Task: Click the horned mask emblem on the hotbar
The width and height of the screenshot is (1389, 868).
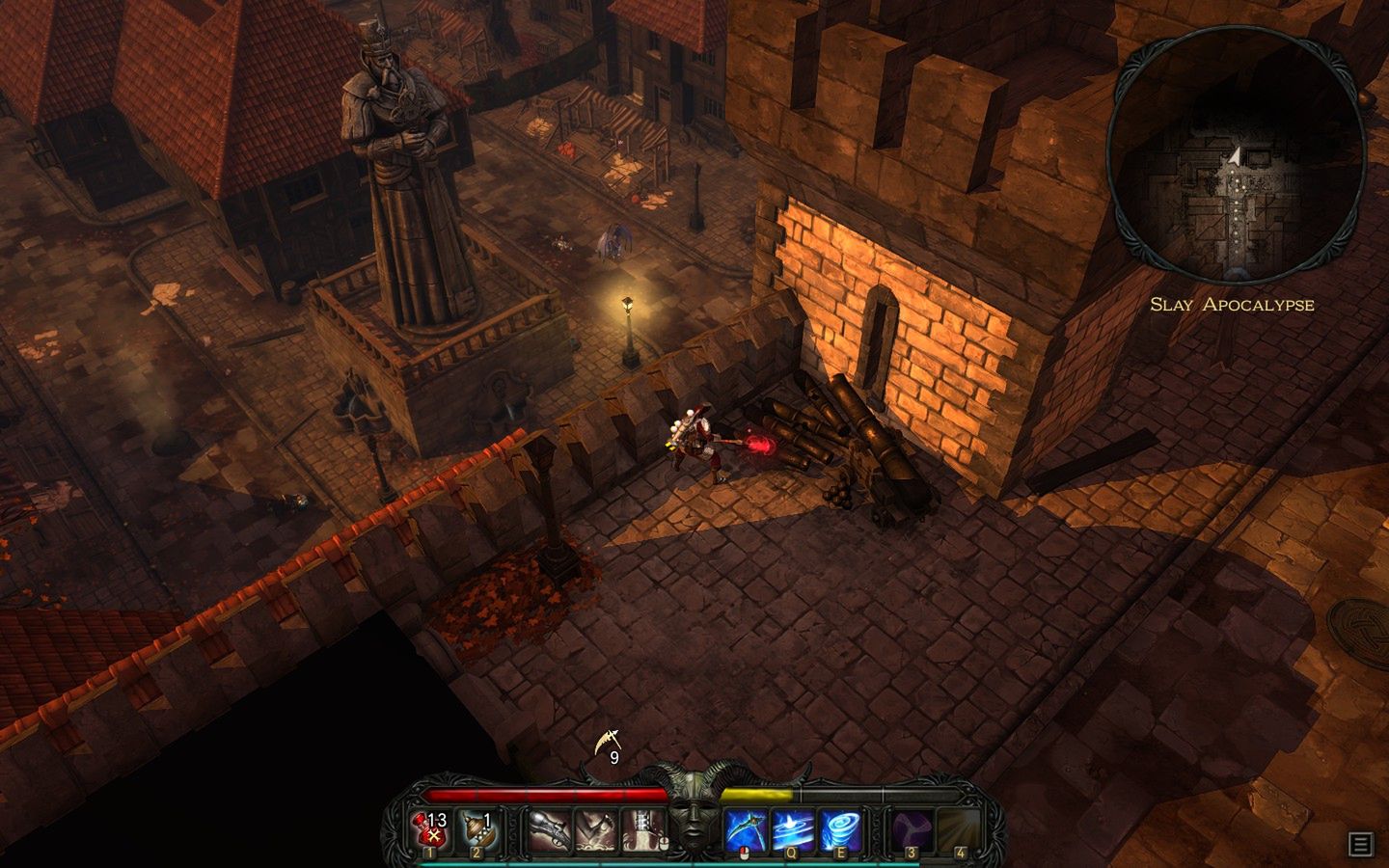Action: click(x=696, y=820)
